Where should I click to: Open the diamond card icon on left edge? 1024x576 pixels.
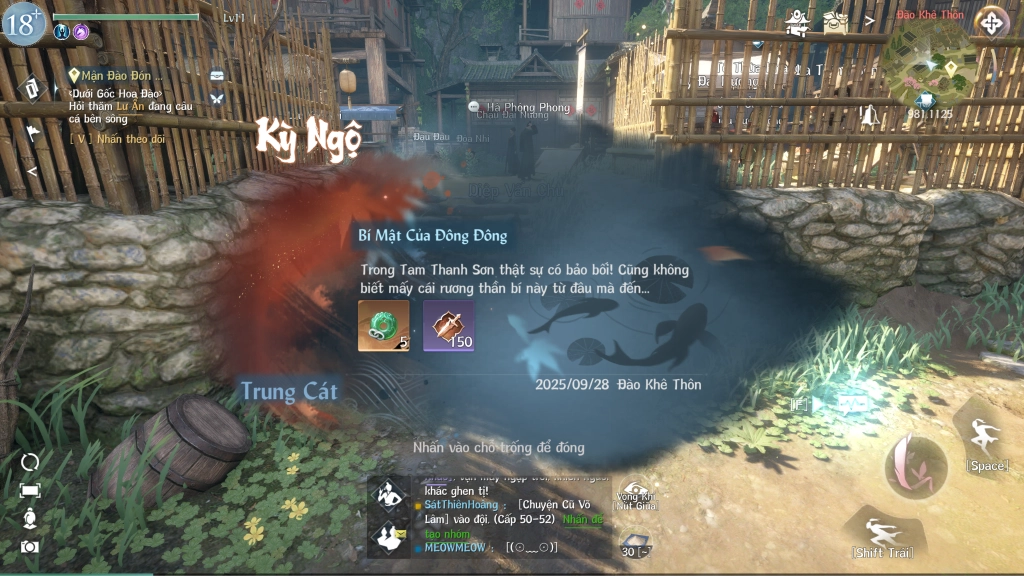(31, 88)
